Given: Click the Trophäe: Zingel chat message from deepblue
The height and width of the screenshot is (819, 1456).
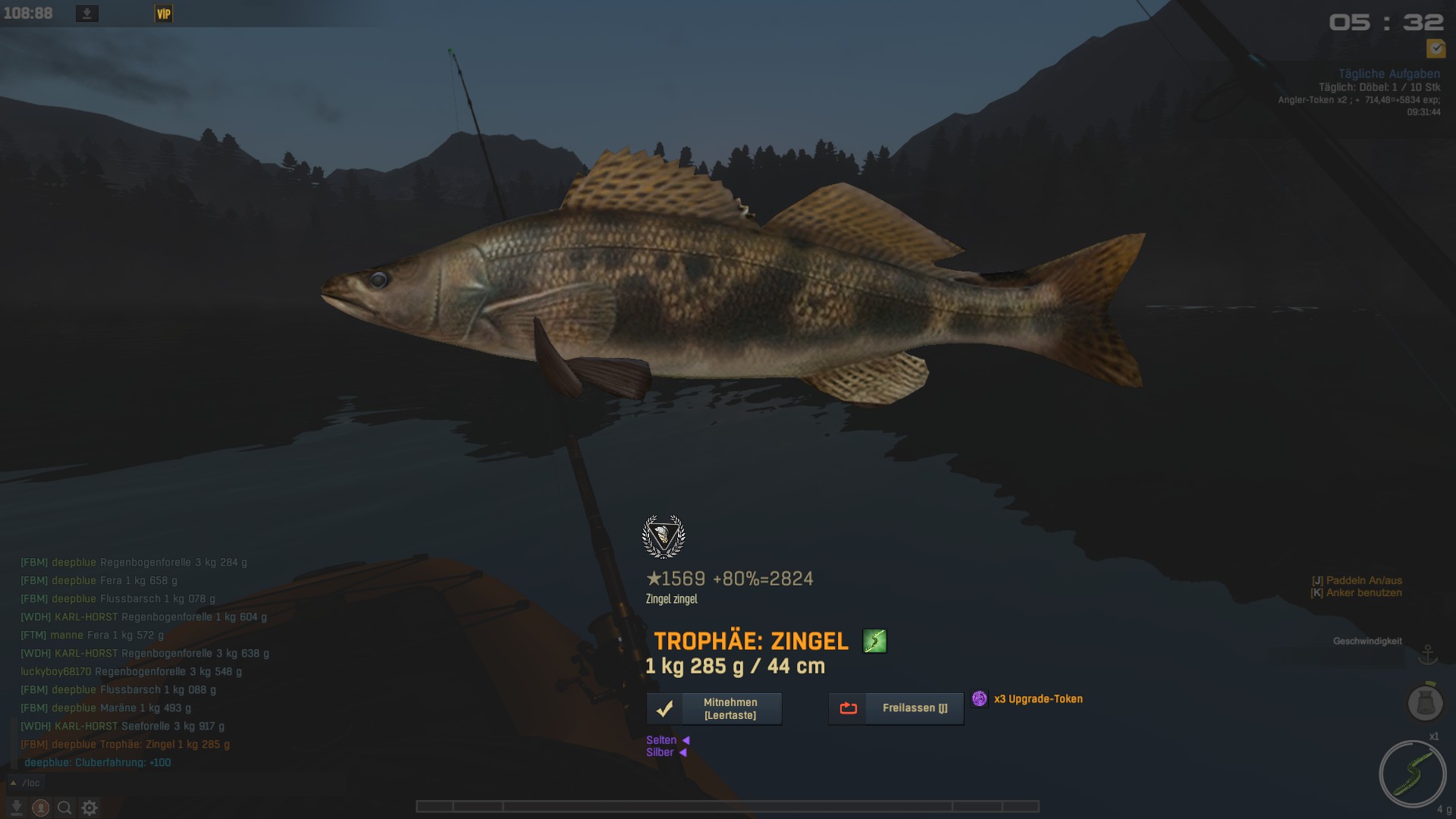Looking at the screenshot, I should point(125,744).
